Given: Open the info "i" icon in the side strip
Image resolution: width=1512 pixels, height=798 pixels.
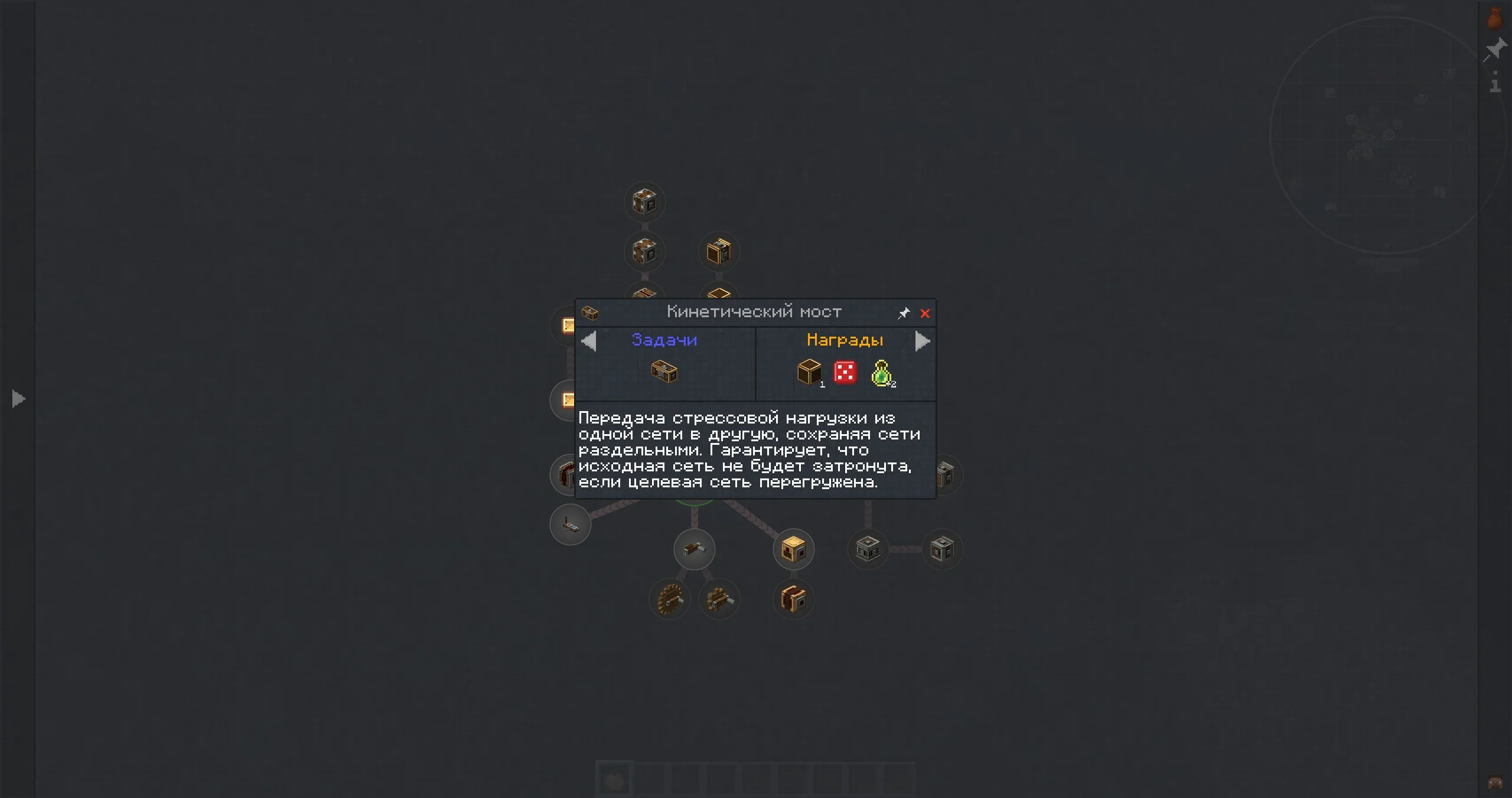Looking at the screenshot, I should (x=1495, y=82).
